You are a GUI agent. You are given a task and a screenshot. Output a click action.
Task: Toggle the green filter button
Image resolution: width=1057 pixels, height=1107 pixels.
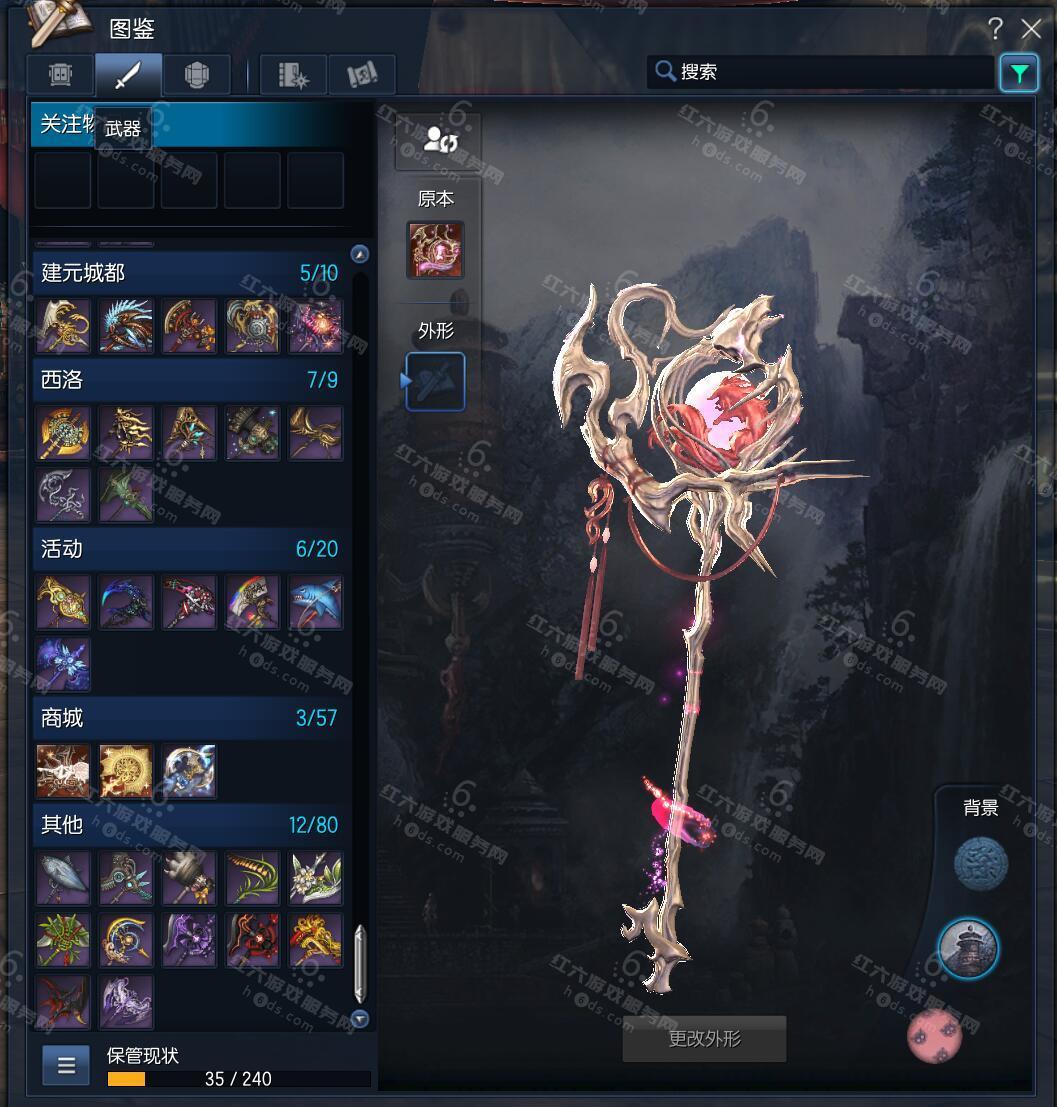(x=1018, y=73)
